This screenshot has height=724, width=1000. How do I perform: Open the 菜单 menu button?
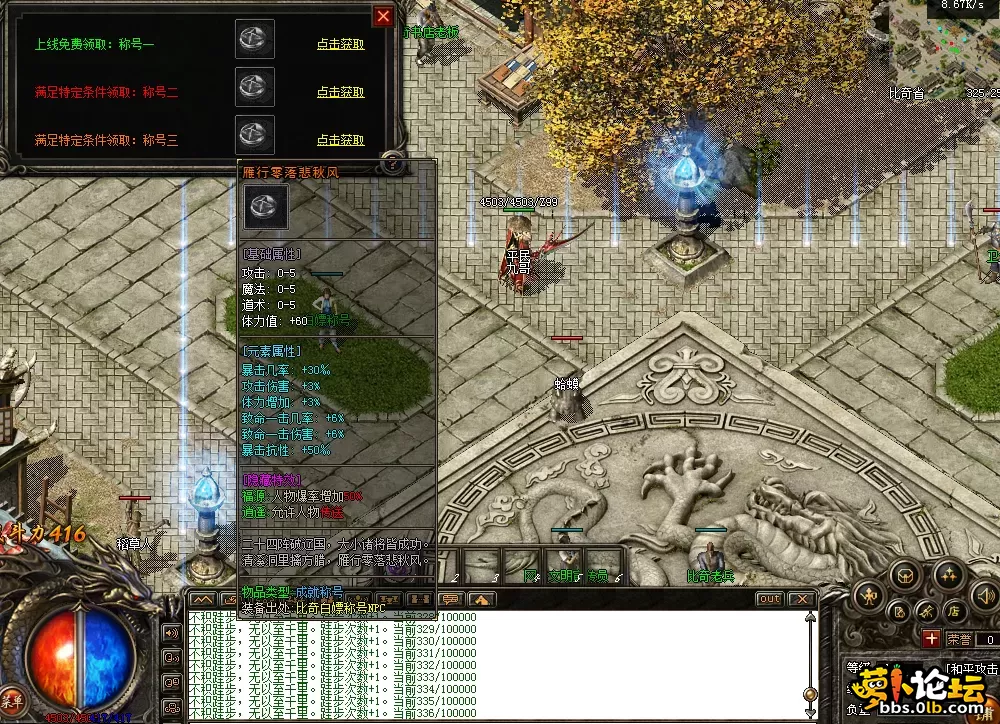14,699
